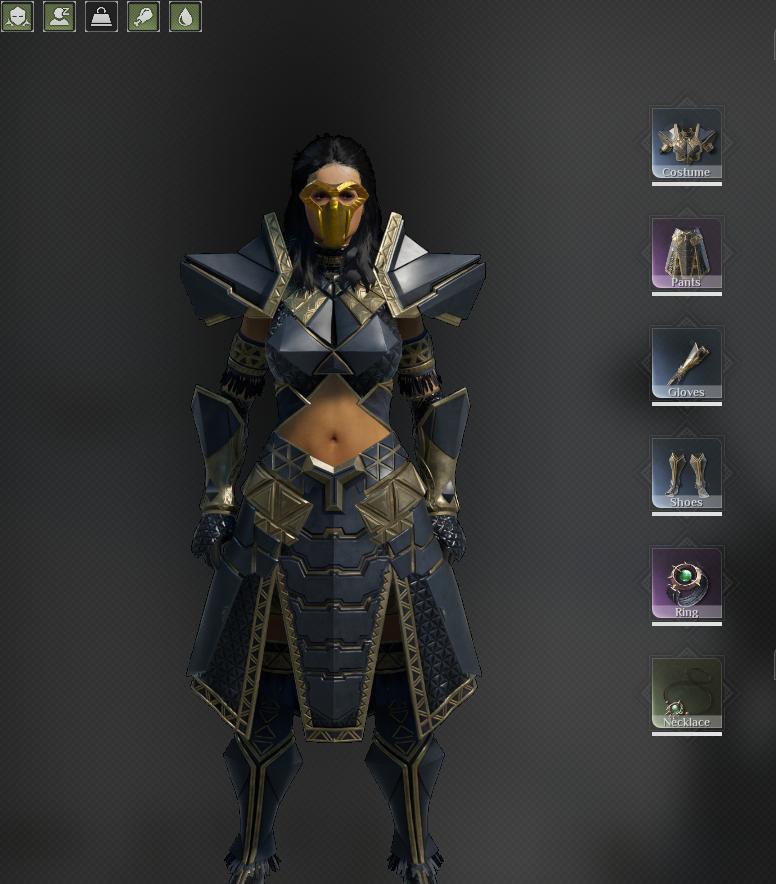Click the Ring equipment slot
Viewport: 776px width, 884px height.
tap(686, 584)
